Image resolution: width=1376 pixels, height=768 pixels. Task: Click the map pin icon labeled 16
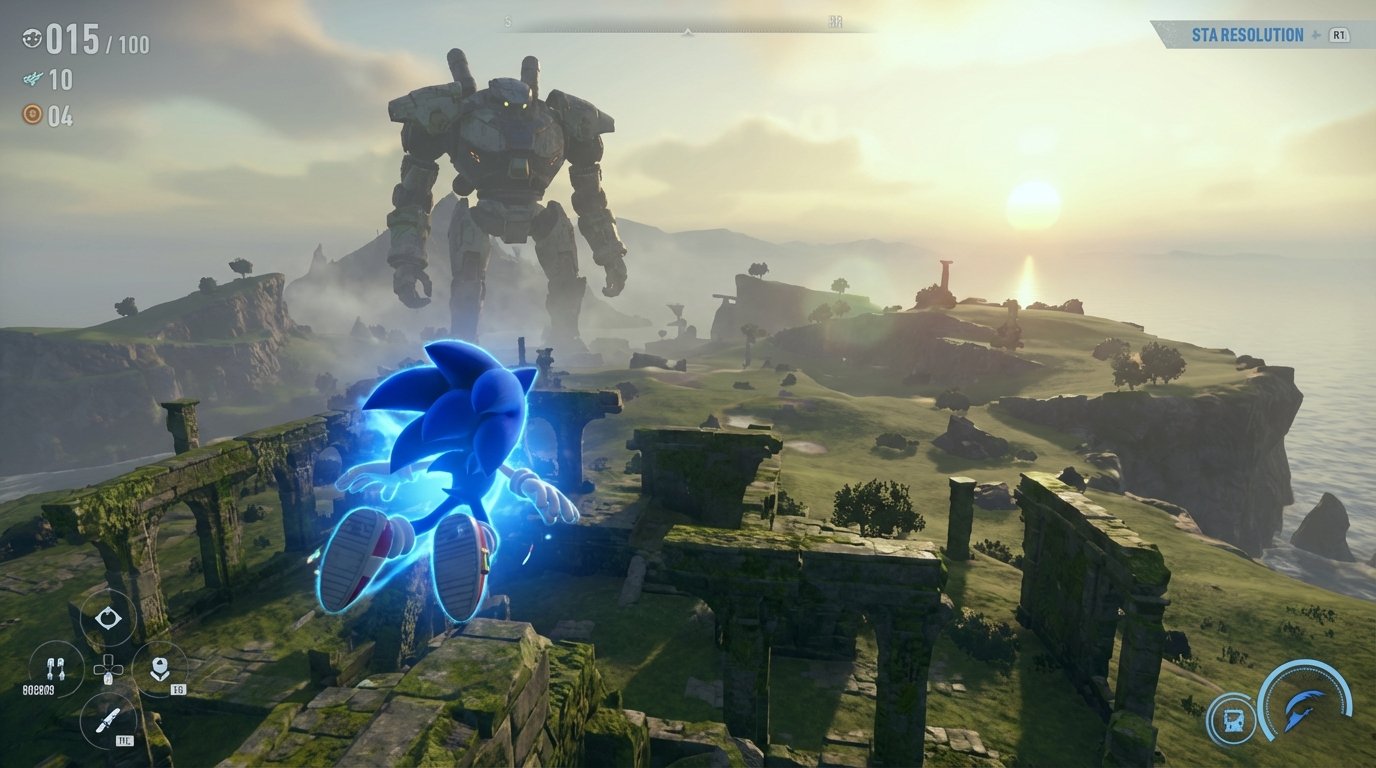click(160, 667)
